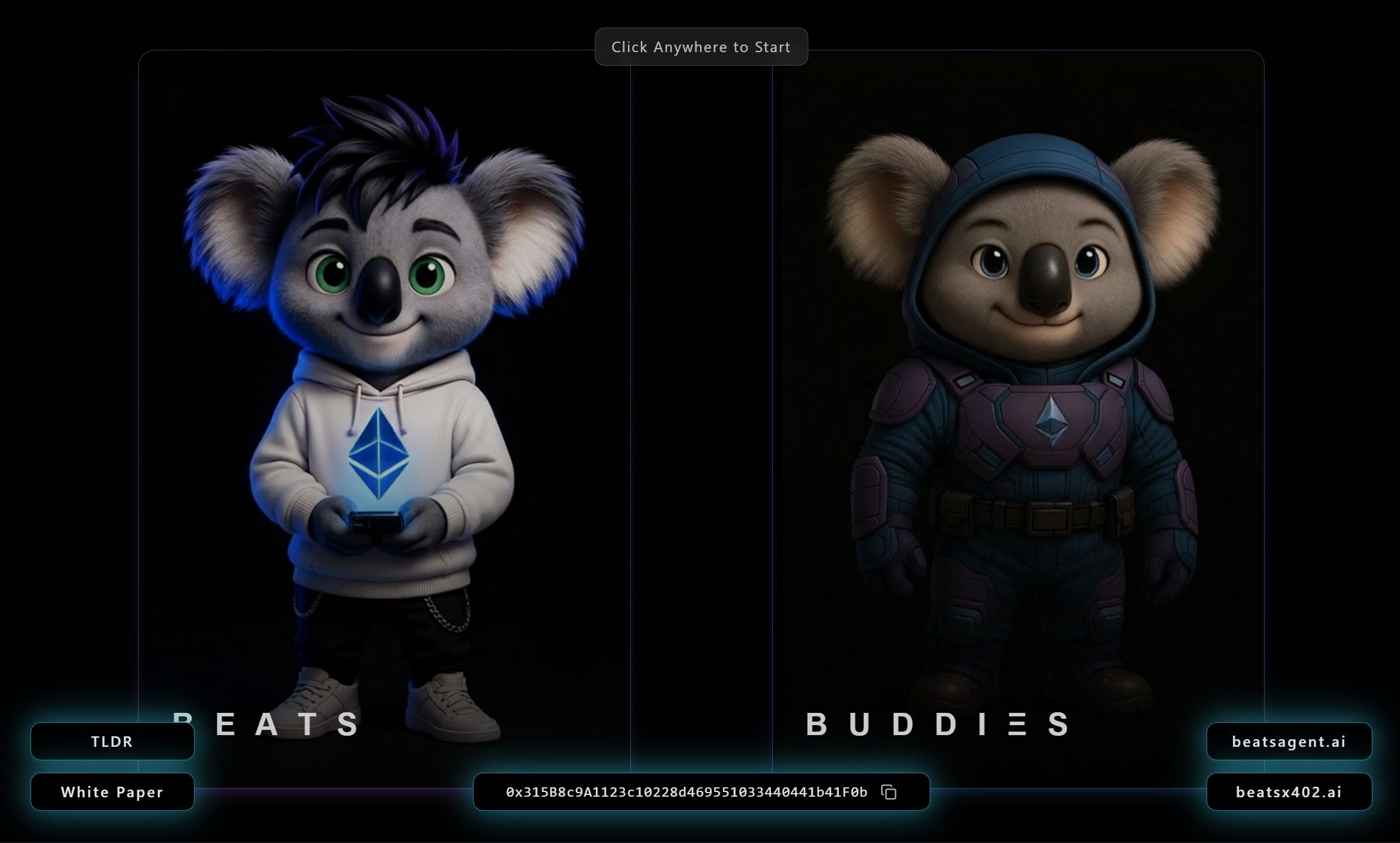Visit the beatsagent.ai link
Viewport: 1400px width, 843px height.
(x=1289, y=742)
